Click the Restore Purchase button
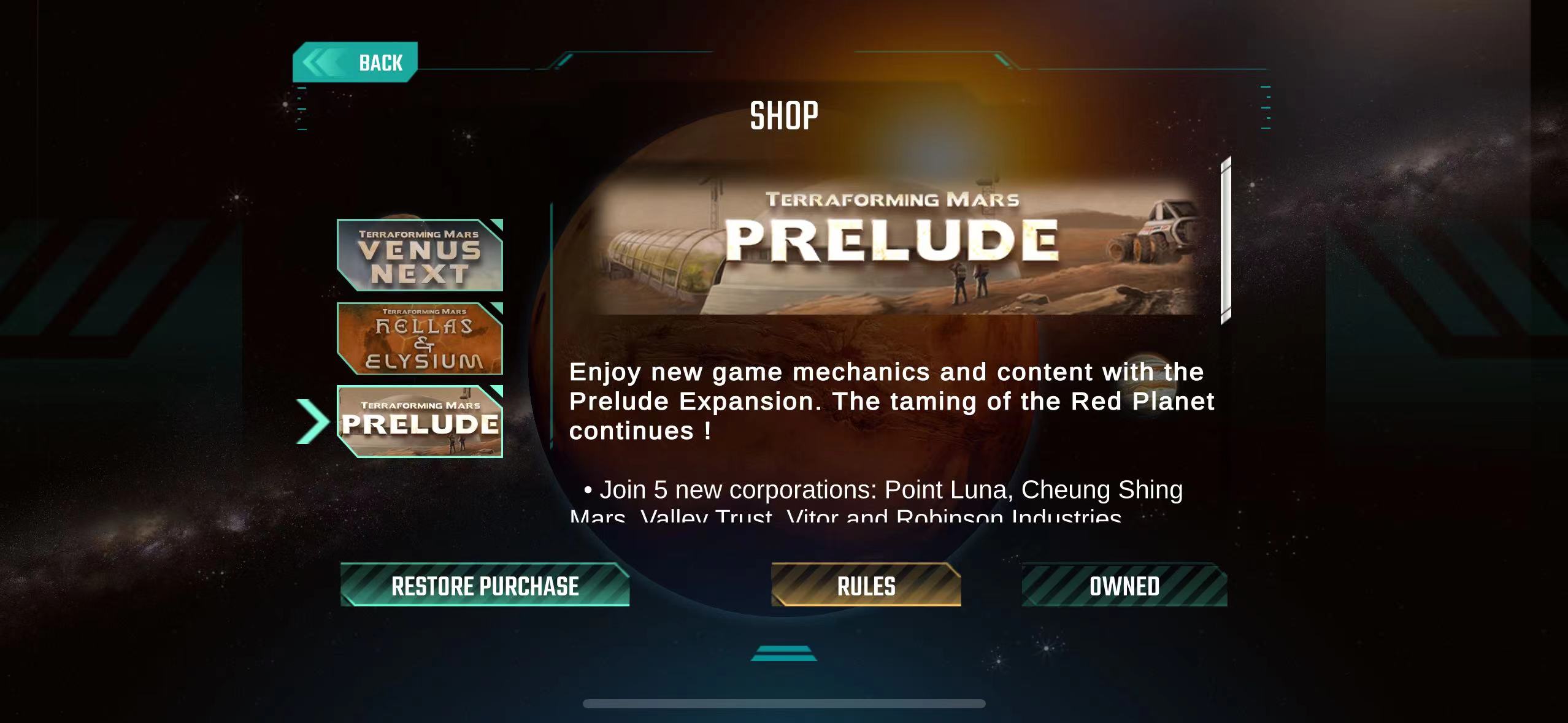This screenshot has height=723, width=1568. (485, 586)
